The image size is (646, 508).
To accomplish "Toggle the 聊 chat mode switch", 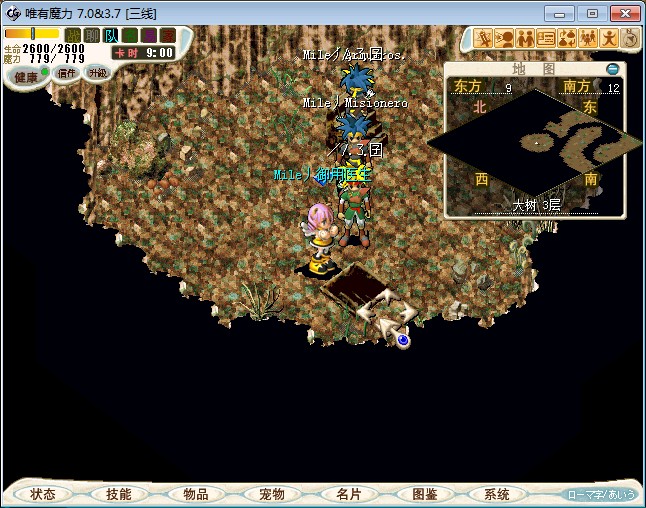I will coord(92,35).
